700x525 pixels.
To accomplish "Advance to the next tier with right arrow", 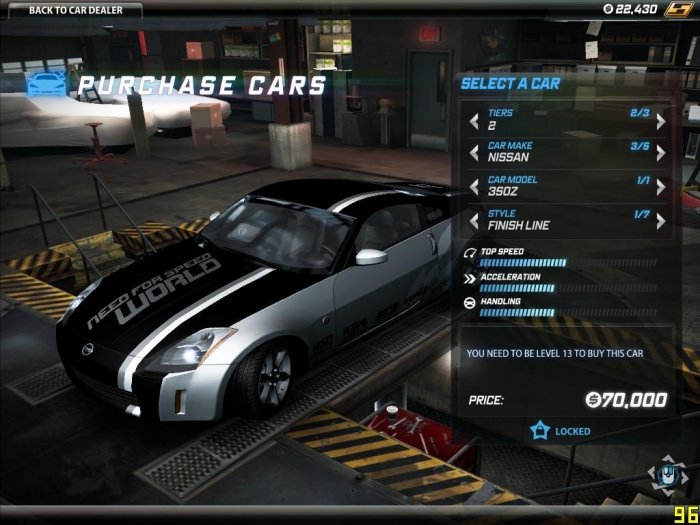I will (661, 121).
